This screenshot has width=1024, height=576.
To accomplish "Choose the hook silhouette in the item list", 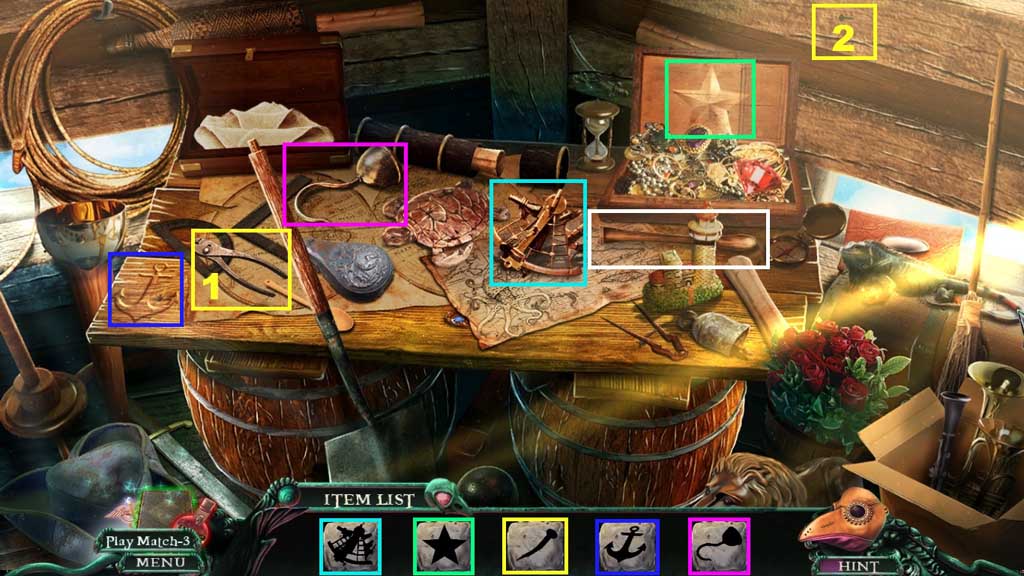I will (719, 546).
